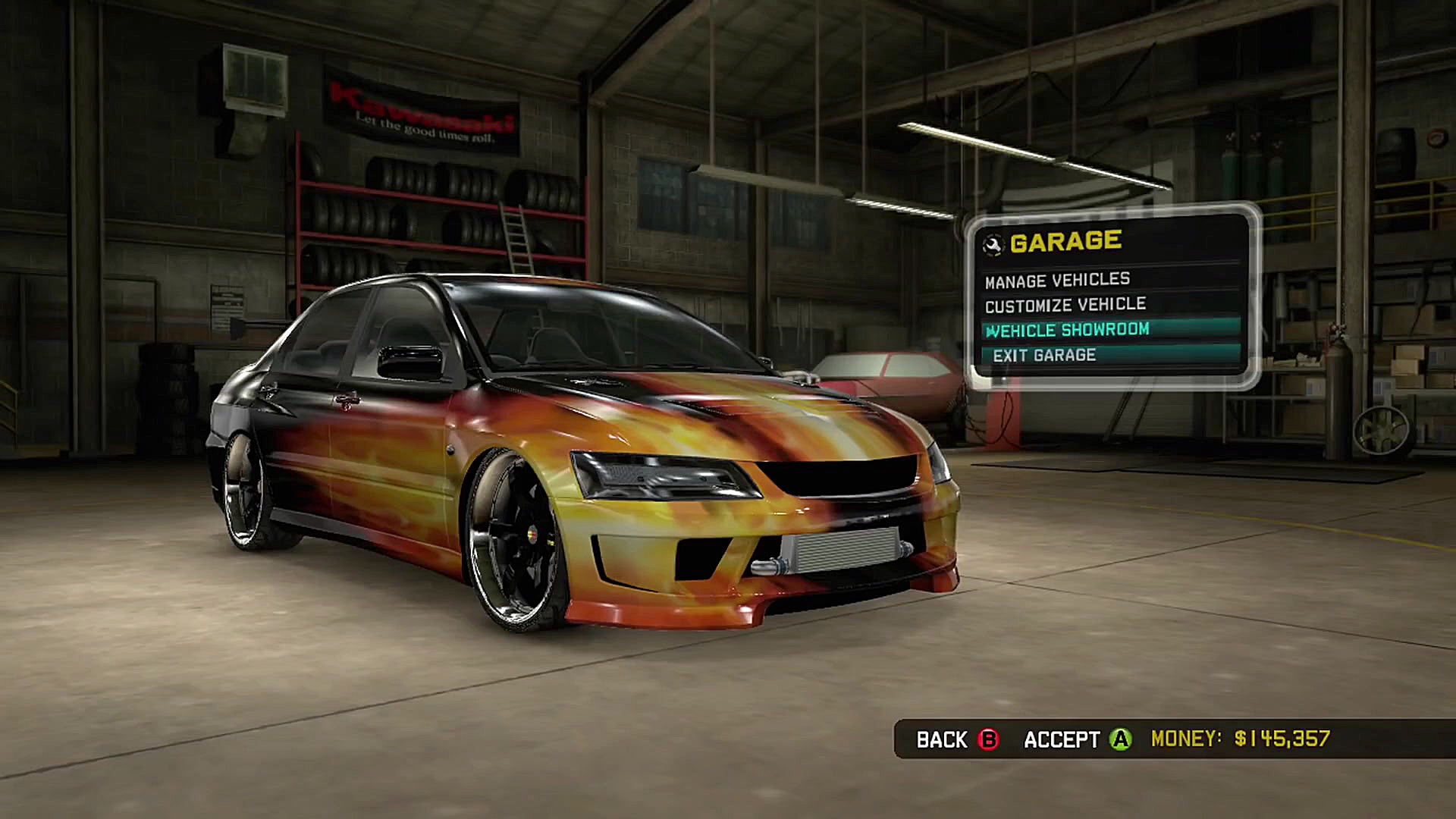Click the cursor arrow beside VEHICLE SHOWROOM
Viewport: 1456px width, 819px height.
(990, 331)
